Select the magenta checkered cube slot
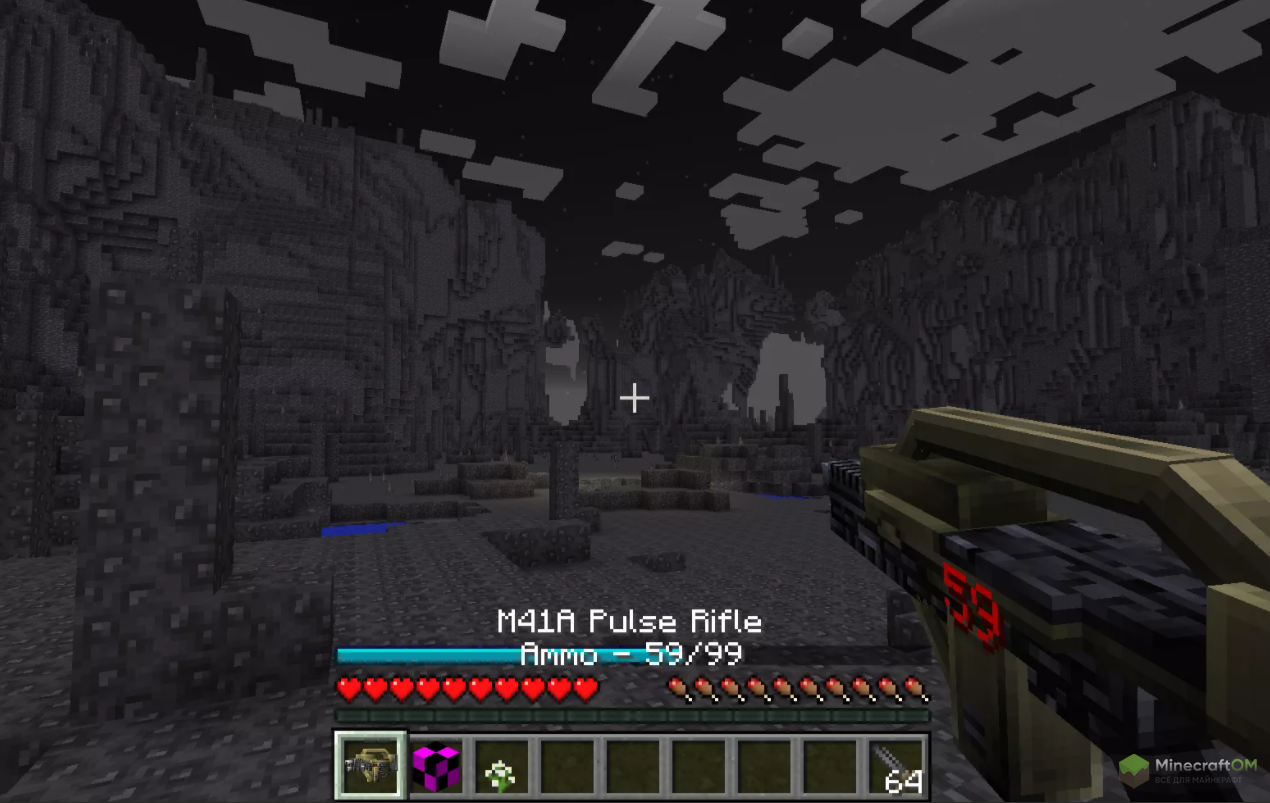Viewport: 1270px width, 803px height. (x=437, y=767)
